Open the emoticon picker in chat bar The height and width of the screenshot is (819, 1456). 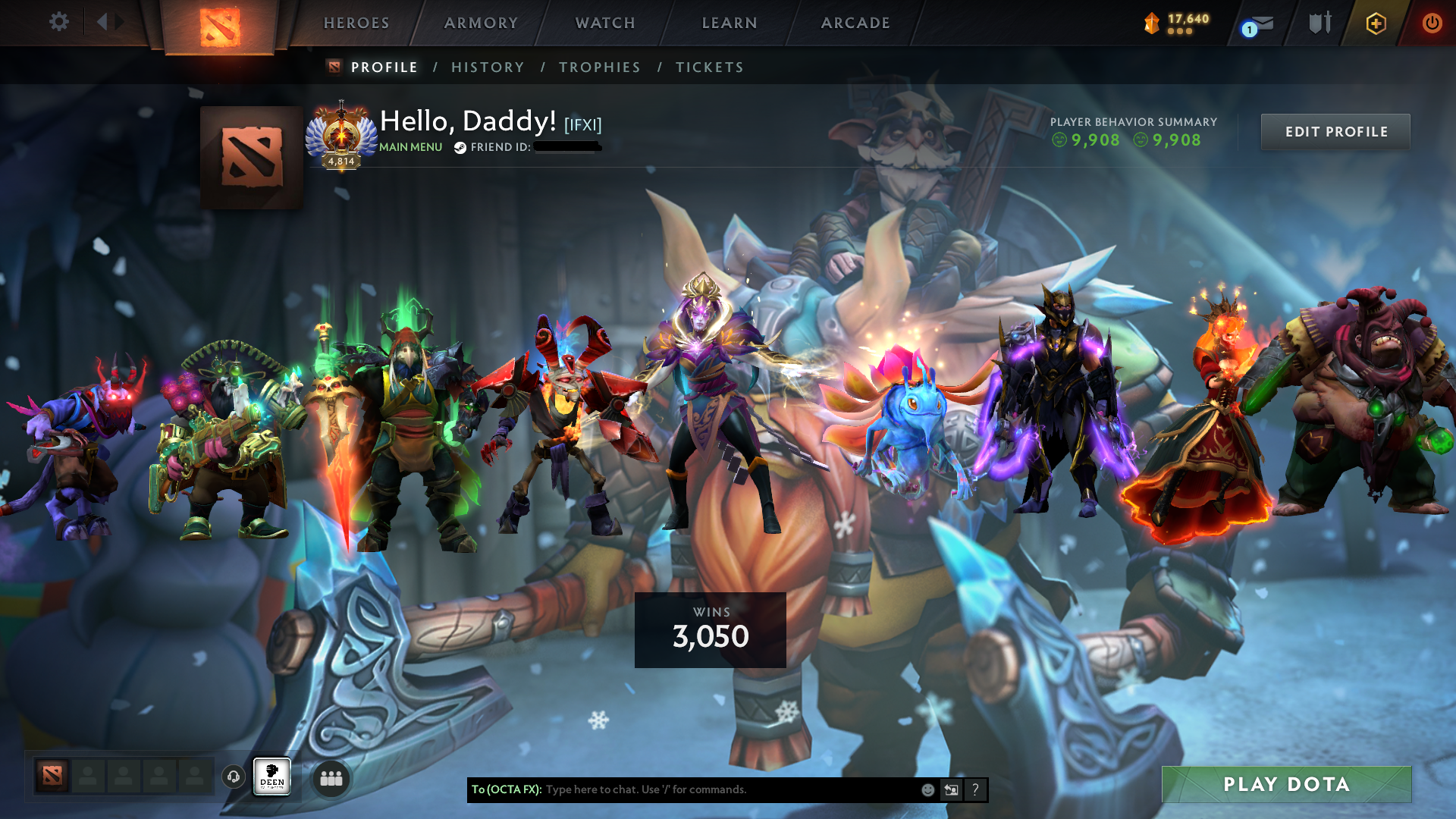927,789
